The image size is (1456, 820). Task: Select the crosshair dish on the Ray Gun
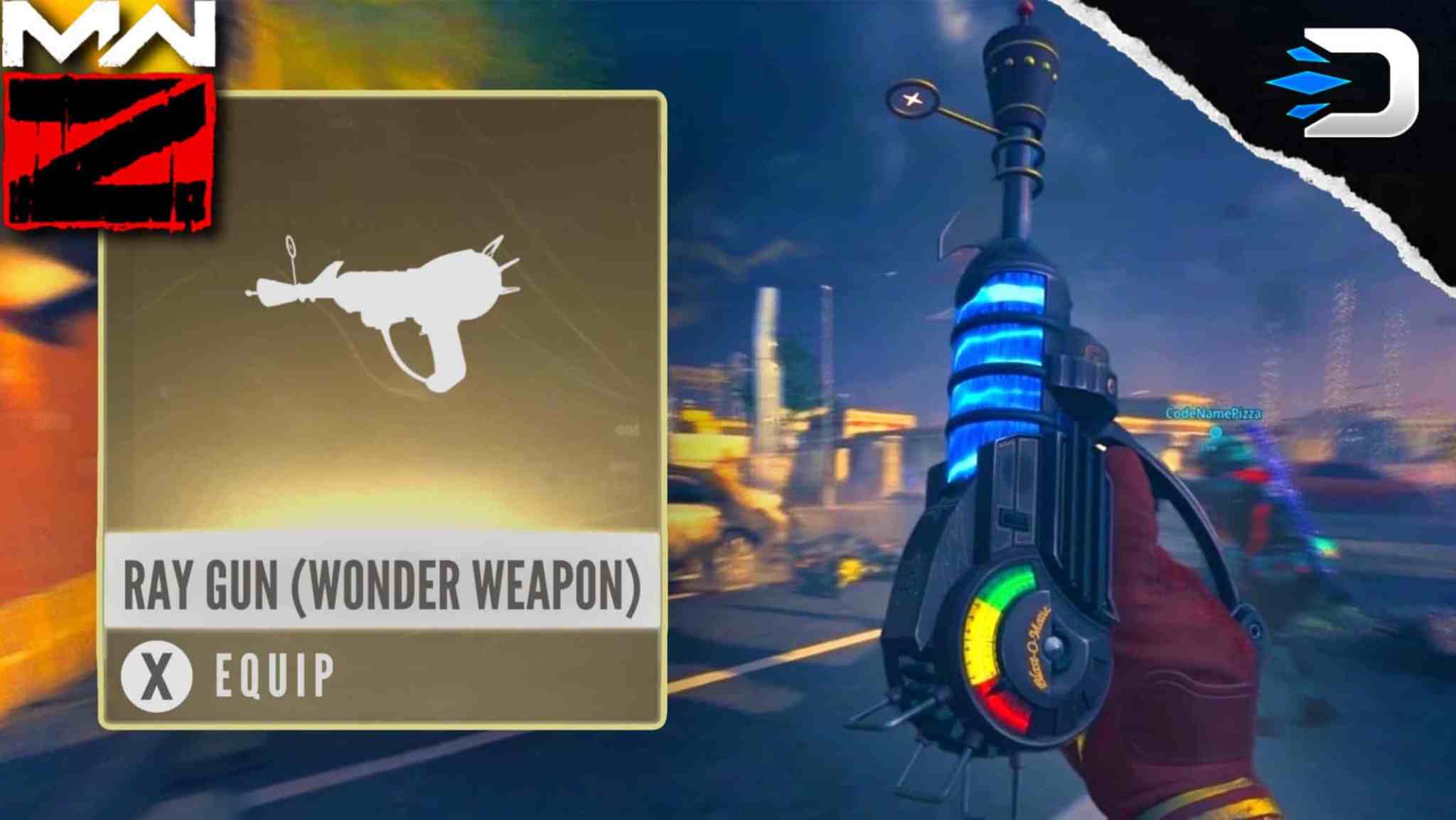coord(914,100)
